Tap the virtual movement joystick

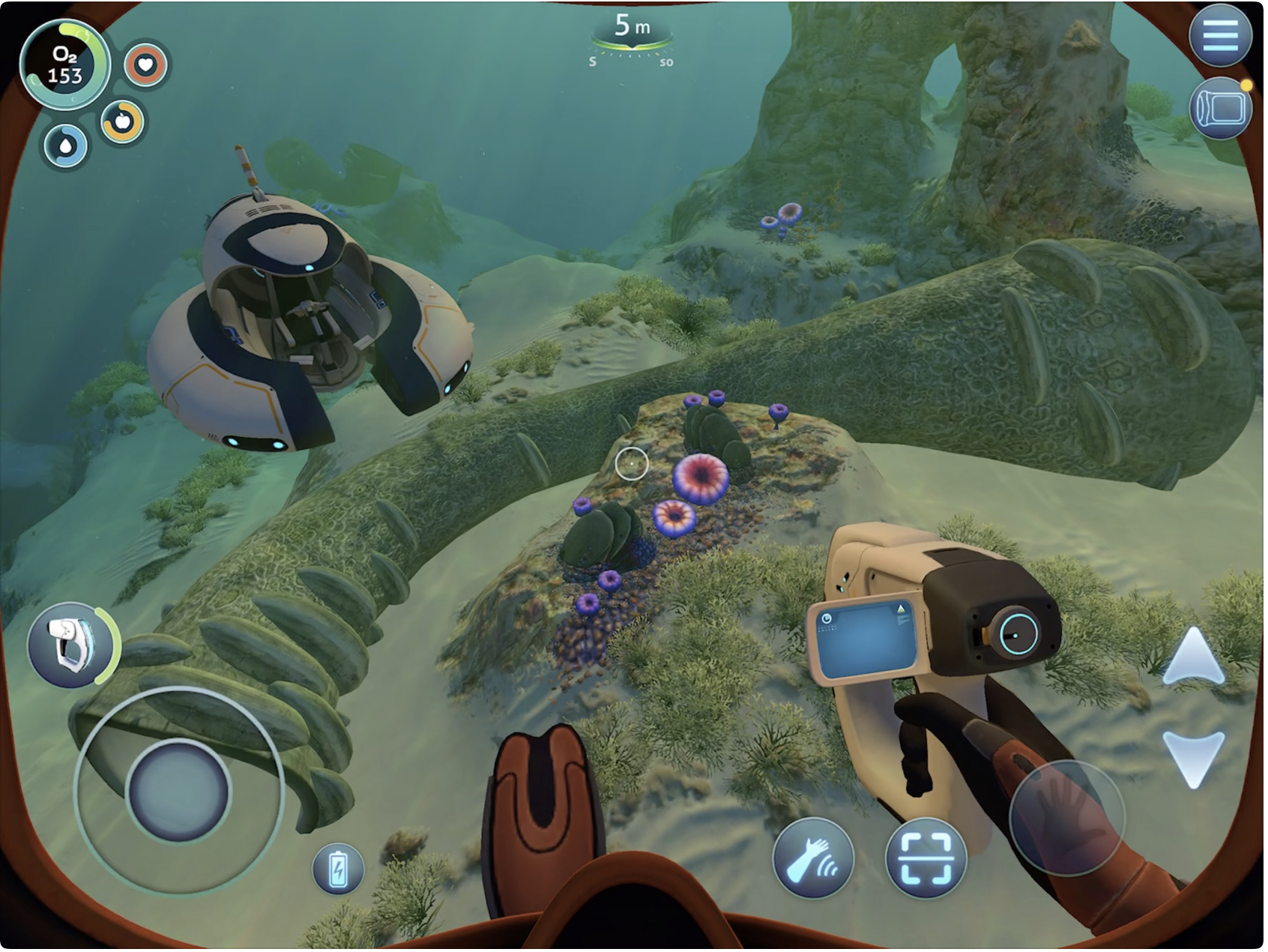pos(178,791)
